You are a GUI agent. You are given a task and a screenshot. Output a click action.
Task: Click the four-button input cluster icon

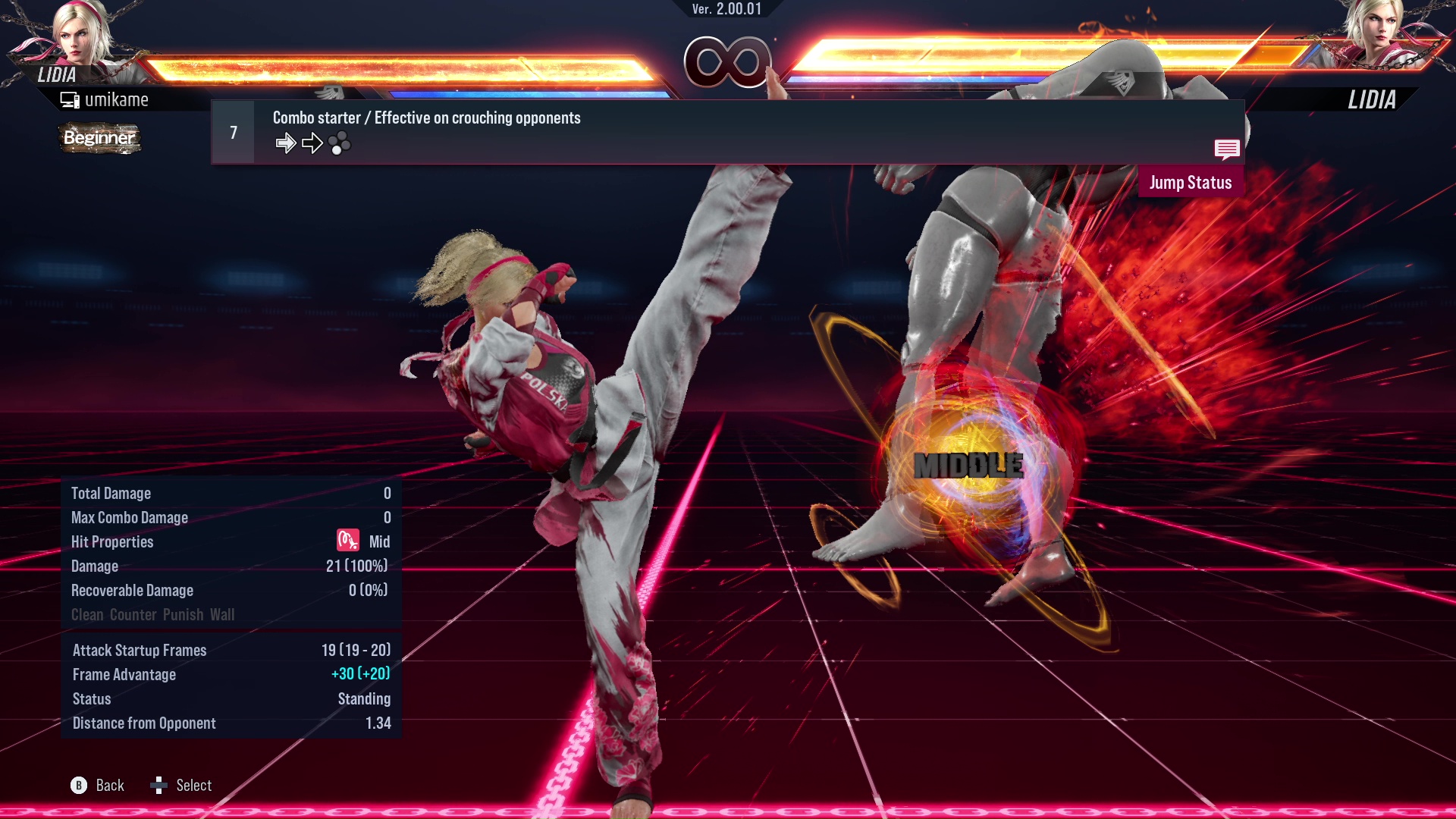point(341,143)
